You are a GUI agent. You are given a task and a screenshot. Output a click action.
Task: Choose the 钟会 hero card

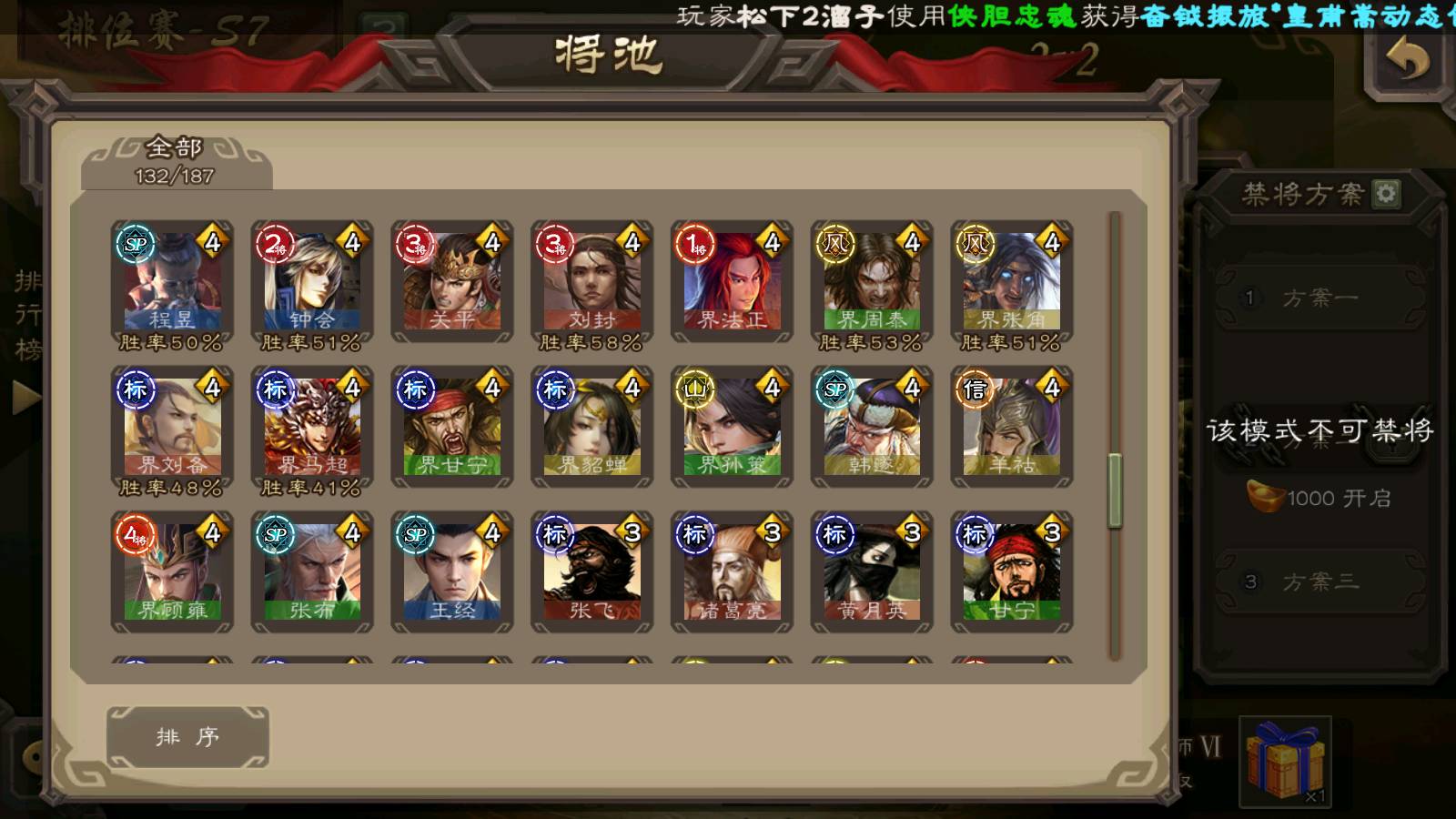click(312, 282)
